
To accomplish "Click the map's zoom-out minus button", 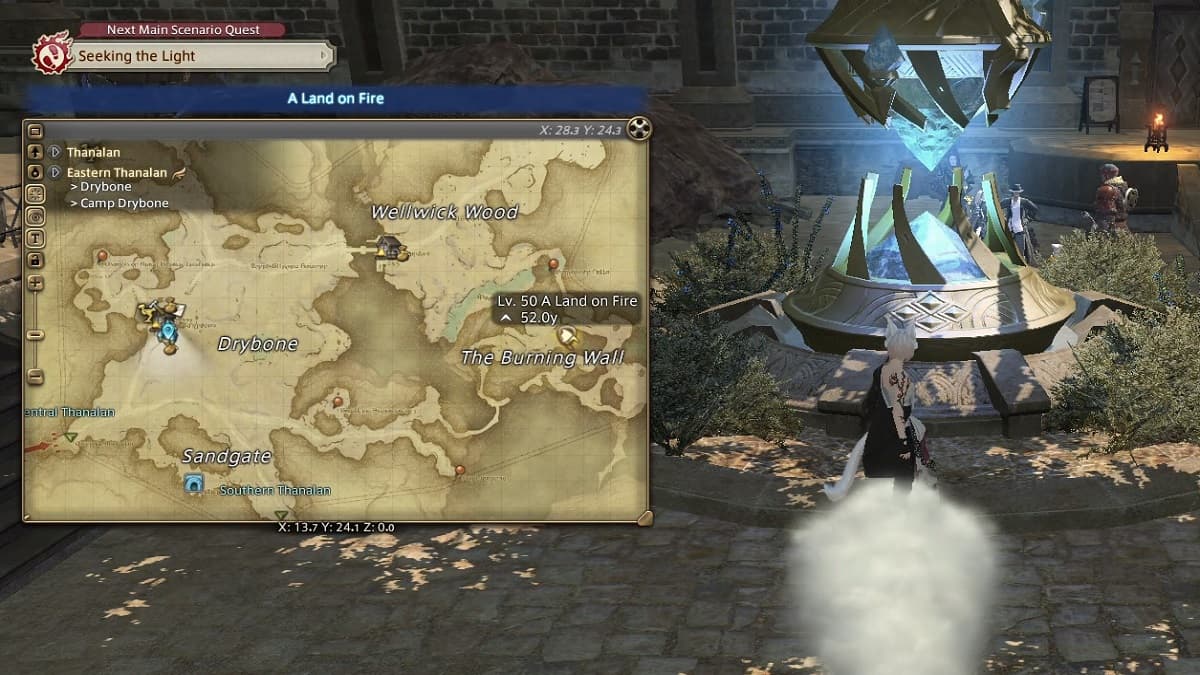I will 36,377.
